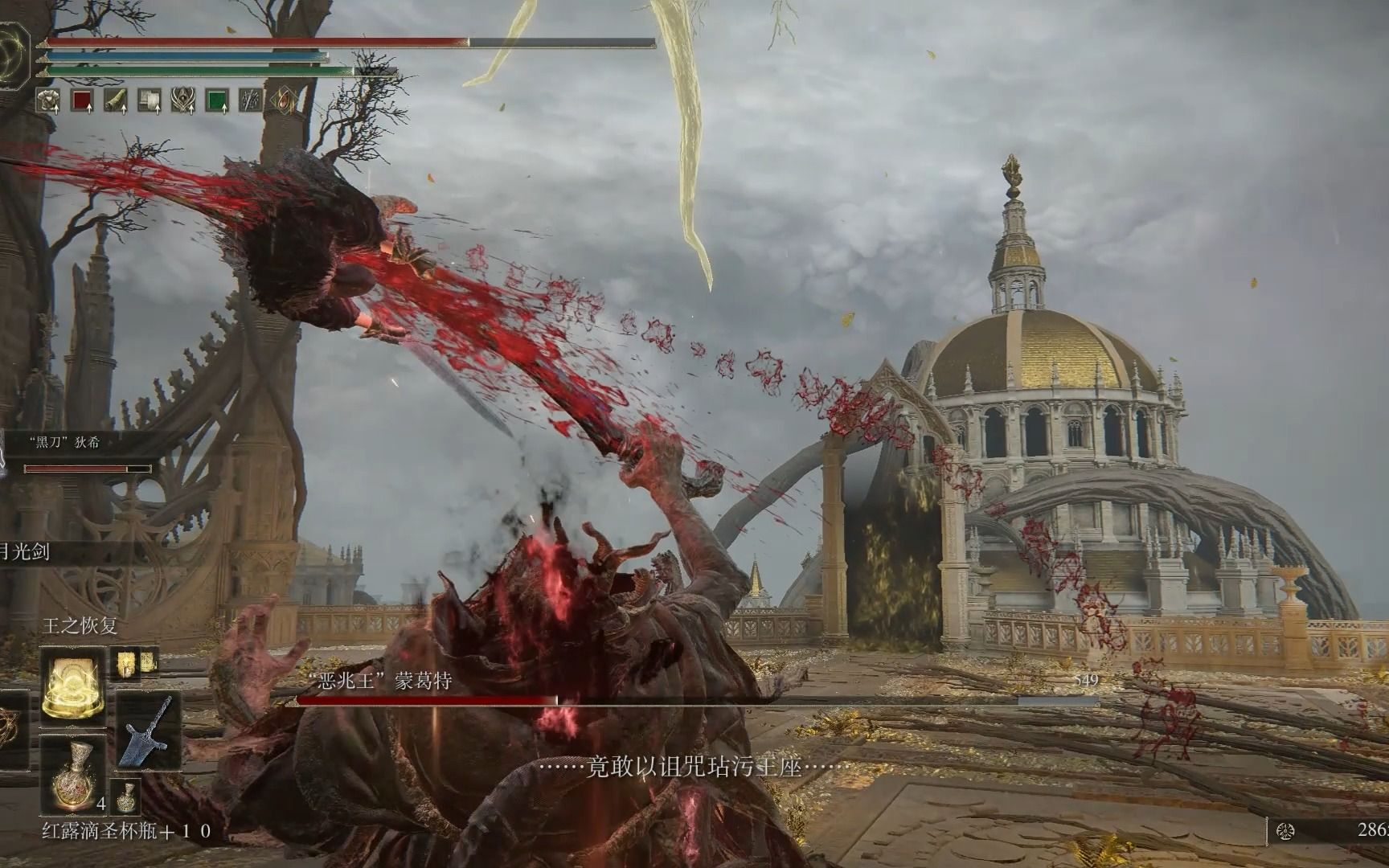
Task: Click the horn-shaped buff status icon
Action: 117,100
